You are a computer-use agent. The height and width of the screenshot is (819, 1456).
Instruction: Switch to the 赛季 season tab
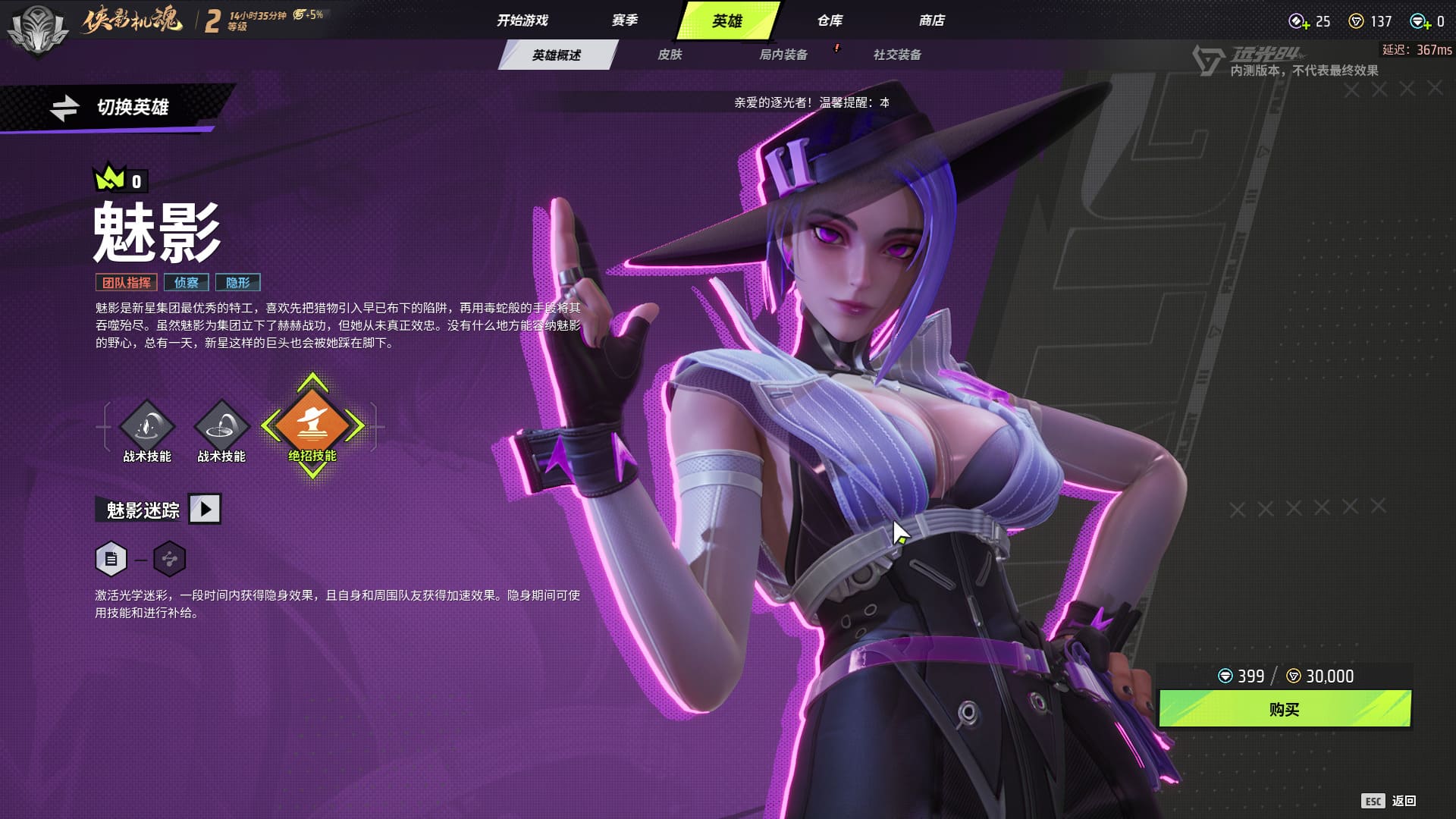625,20
